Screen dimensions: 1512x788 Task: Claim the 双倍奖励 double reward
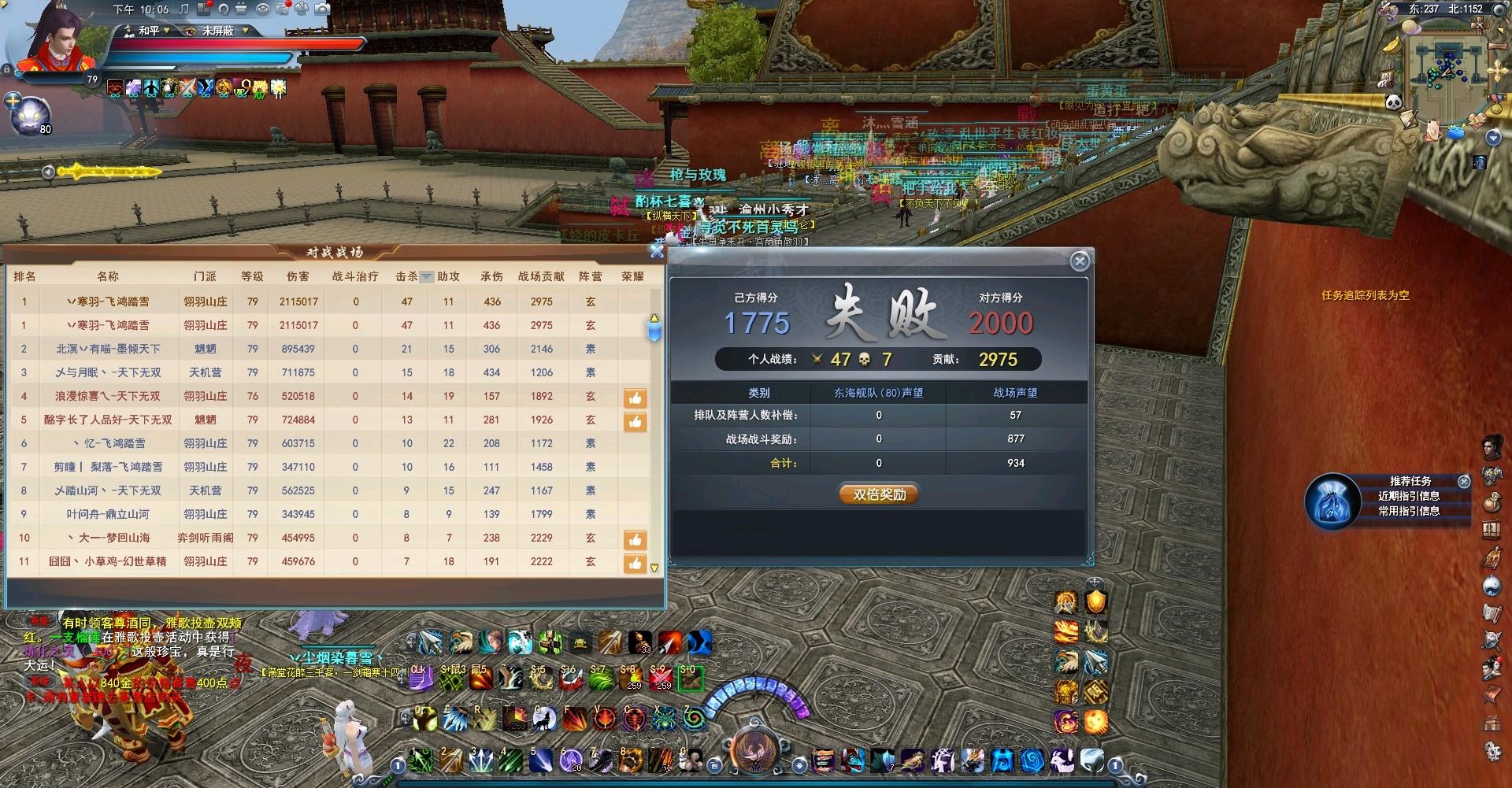(x=880, y=494)
